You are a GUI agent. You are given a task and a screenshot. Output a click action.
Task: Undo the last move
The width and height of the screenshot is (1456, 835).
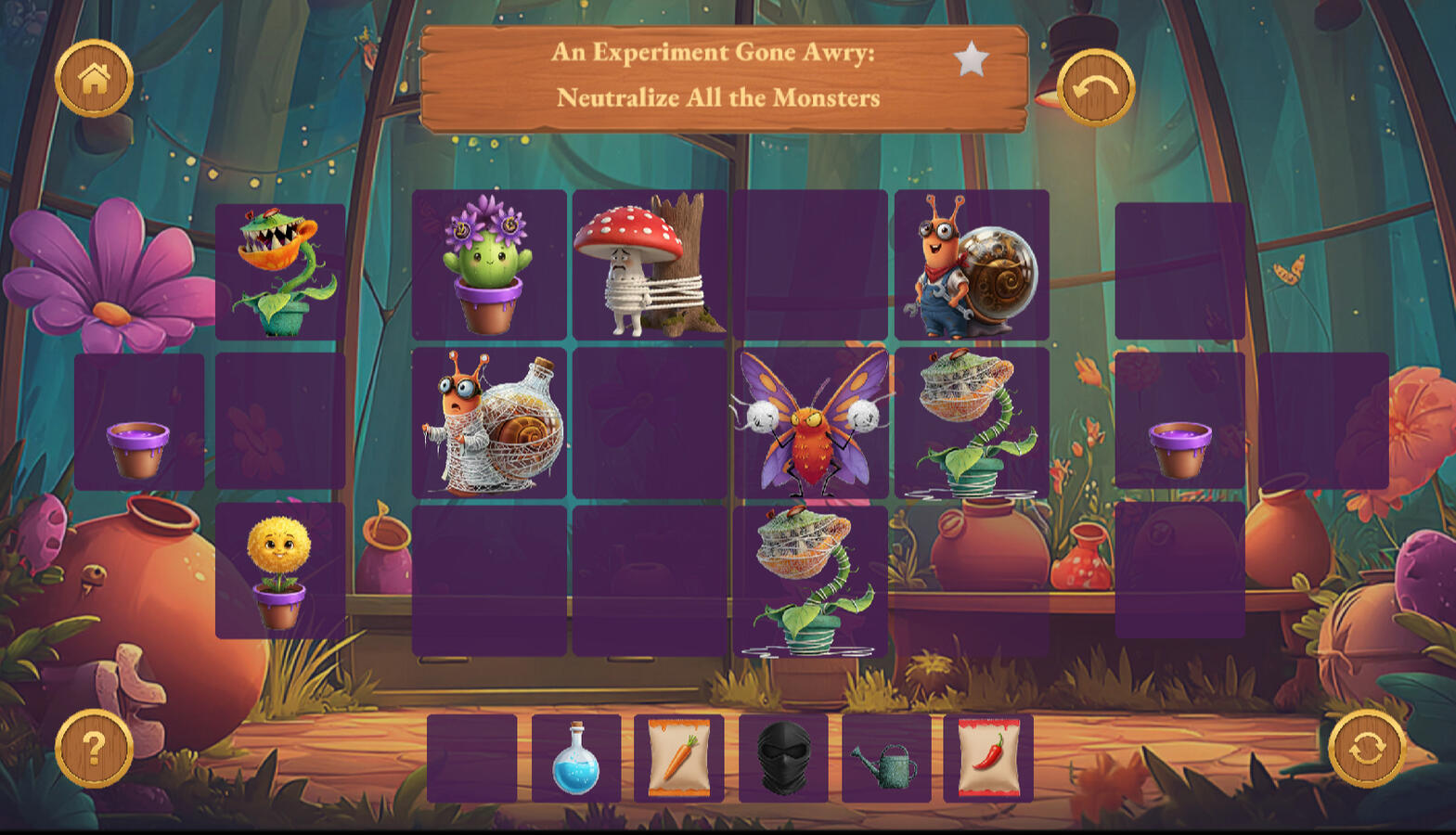pyautogui.click(x=1096, y=88)
